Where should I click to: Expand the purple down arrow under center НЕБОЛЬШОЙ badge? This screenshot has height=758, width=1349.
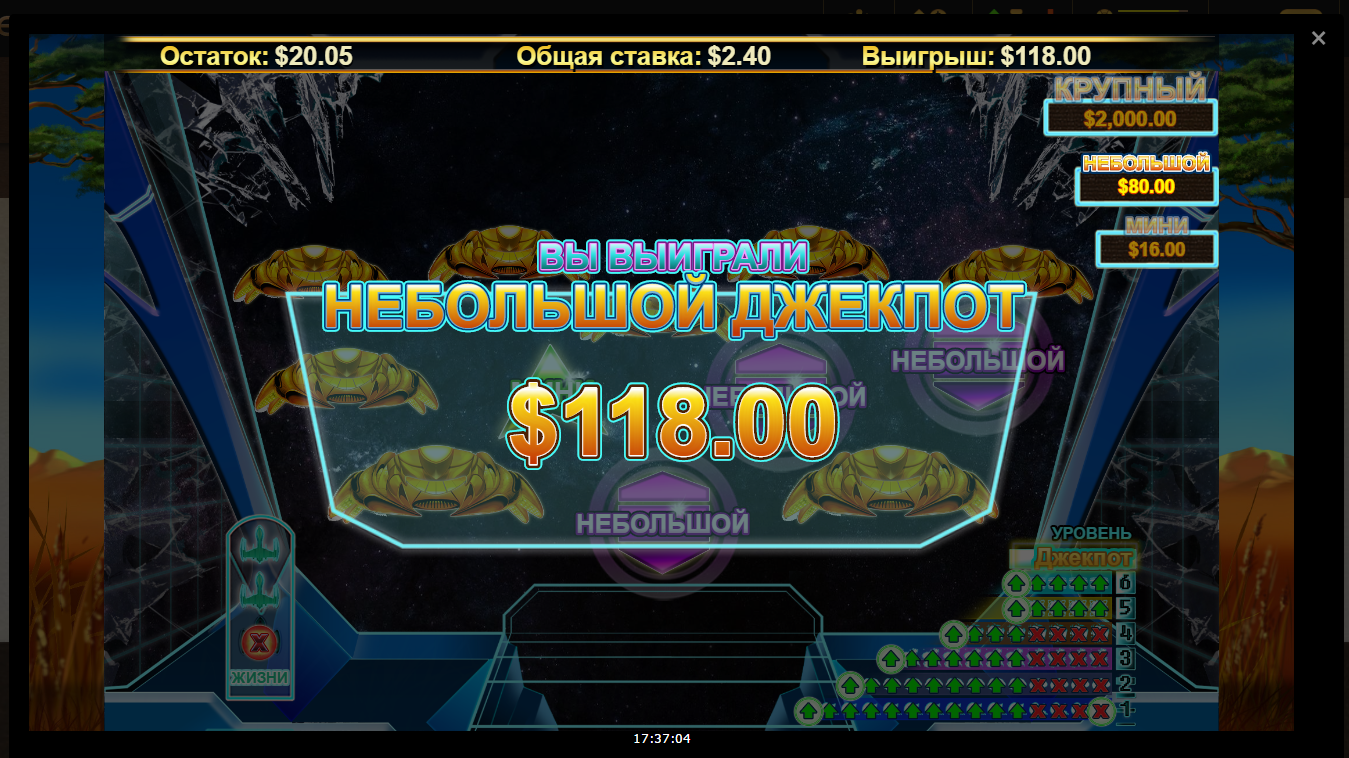click(663, 562)
